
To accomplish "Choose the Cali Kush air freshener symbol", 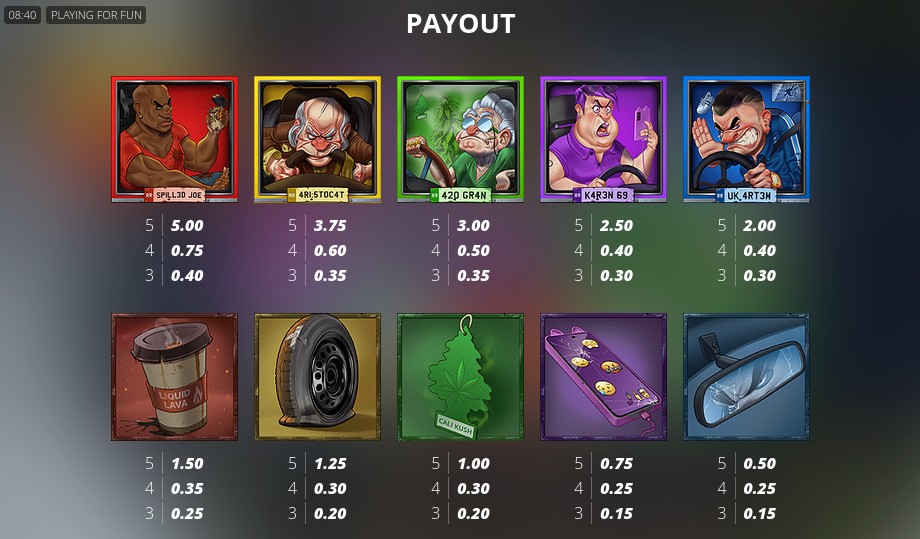I will pos(460,377).
